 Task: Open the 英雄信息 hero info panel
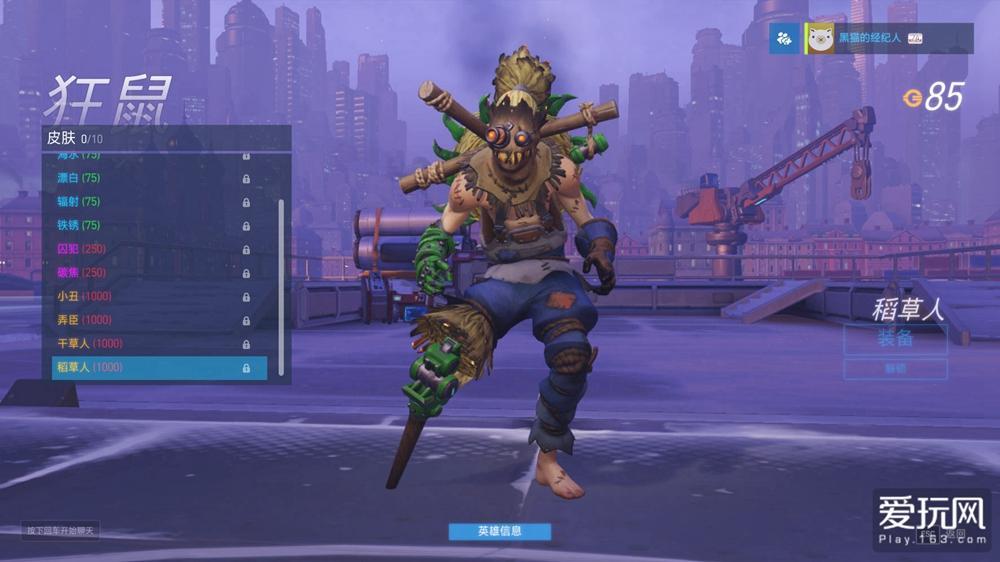499,531
